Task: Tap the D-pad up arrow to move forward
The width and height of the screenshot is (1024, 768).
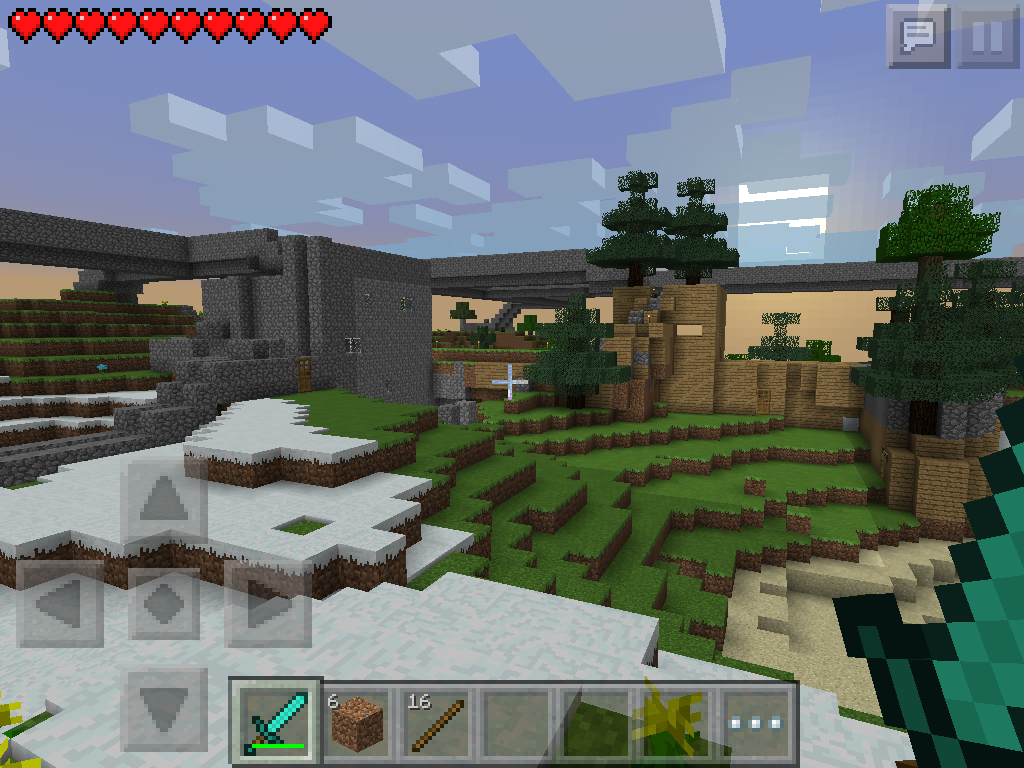Action: [x=164, y=500]
